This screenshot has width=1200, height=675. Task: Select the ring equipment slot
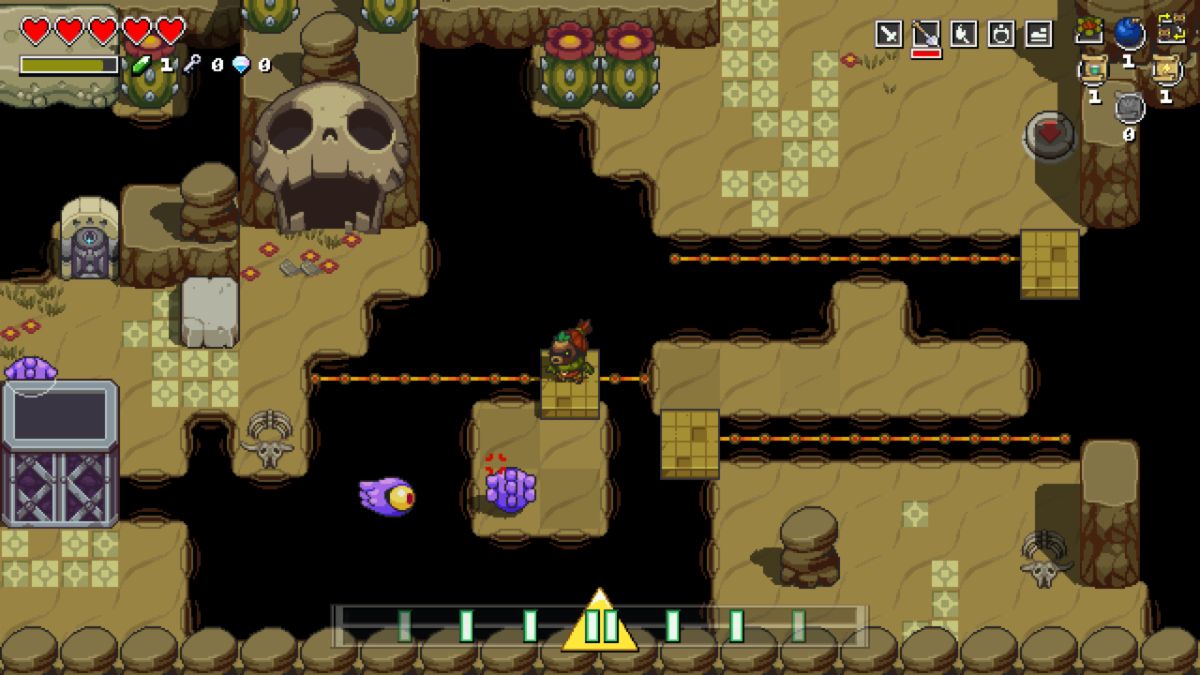[x=1000, y=34]
